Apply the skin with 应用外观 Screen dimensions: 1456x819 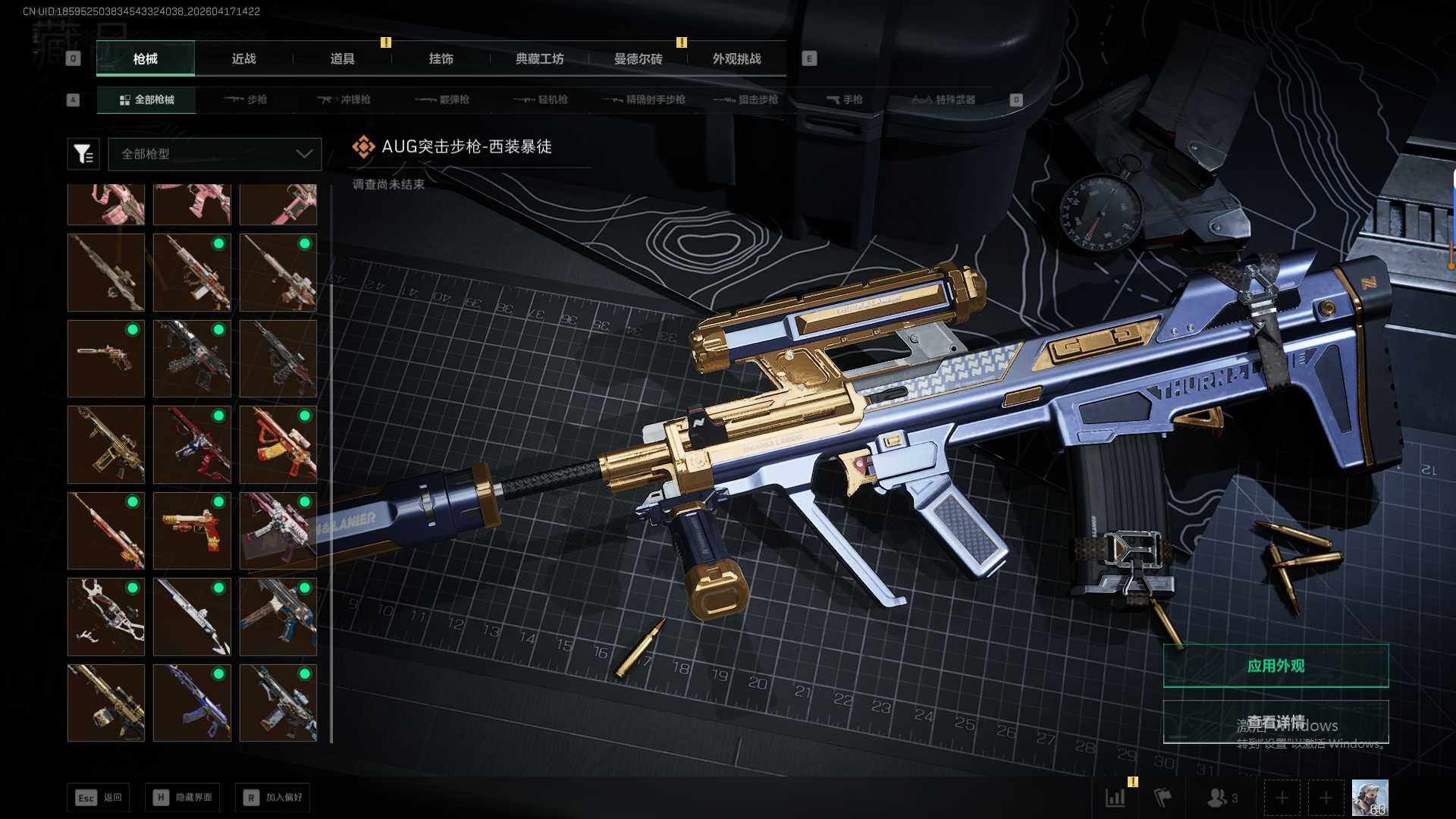(1276, 666)
